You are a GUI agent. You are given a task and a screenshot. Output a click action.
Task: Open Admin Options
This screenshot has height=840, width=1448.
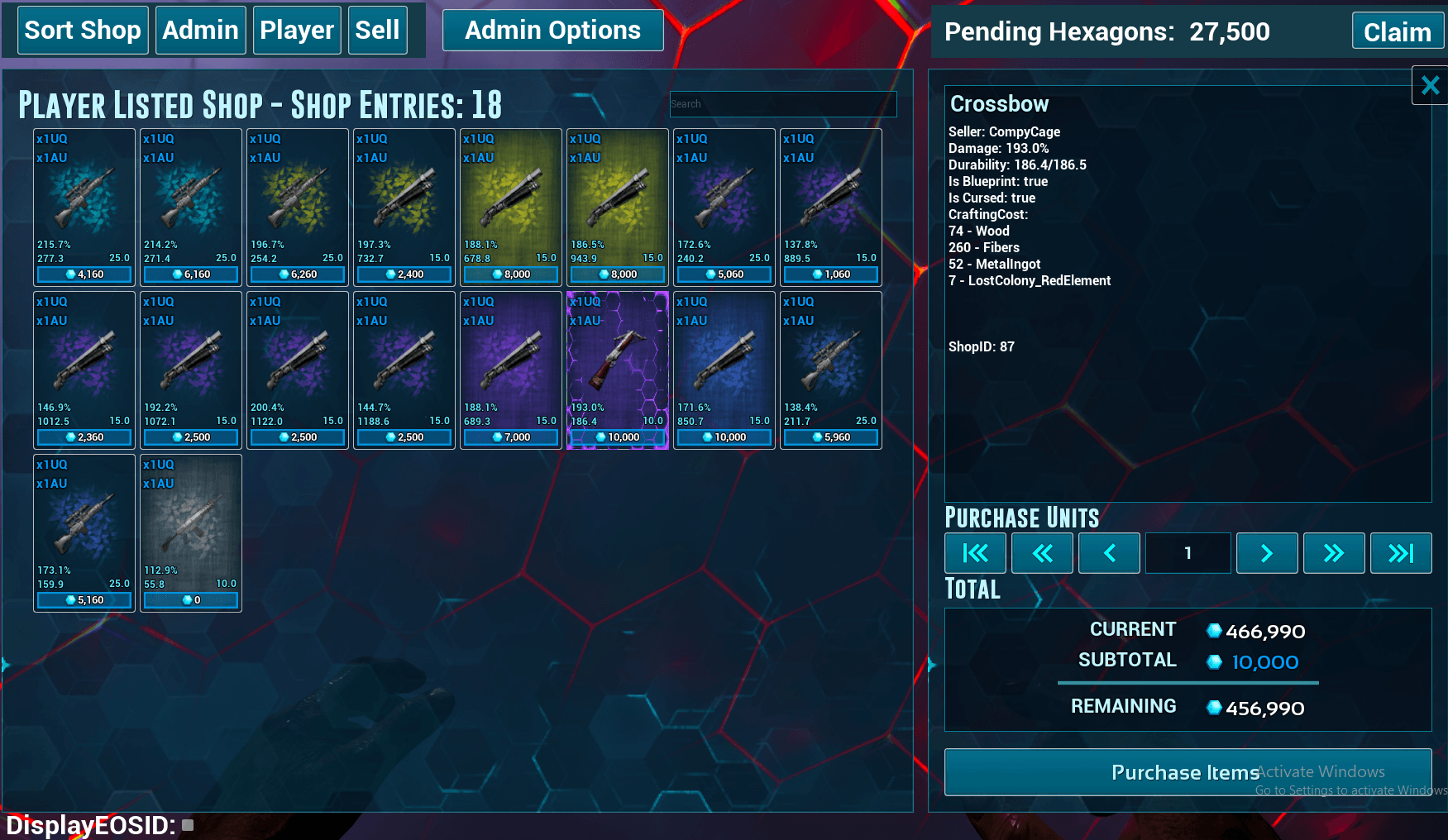click(552, 31)
